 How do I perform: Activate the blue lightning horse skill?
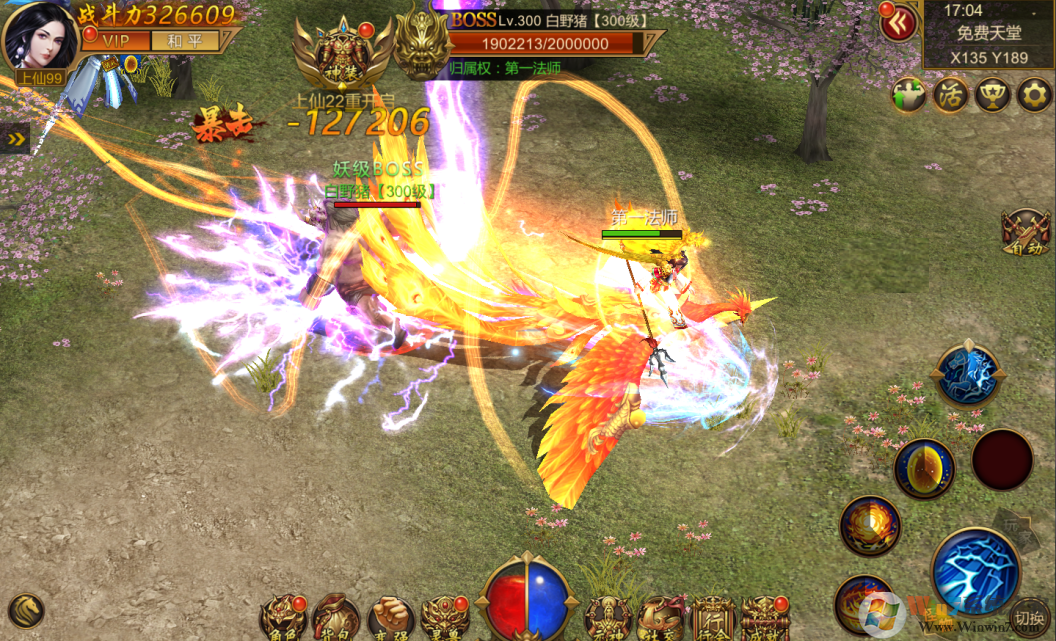[x=966, y=375]
